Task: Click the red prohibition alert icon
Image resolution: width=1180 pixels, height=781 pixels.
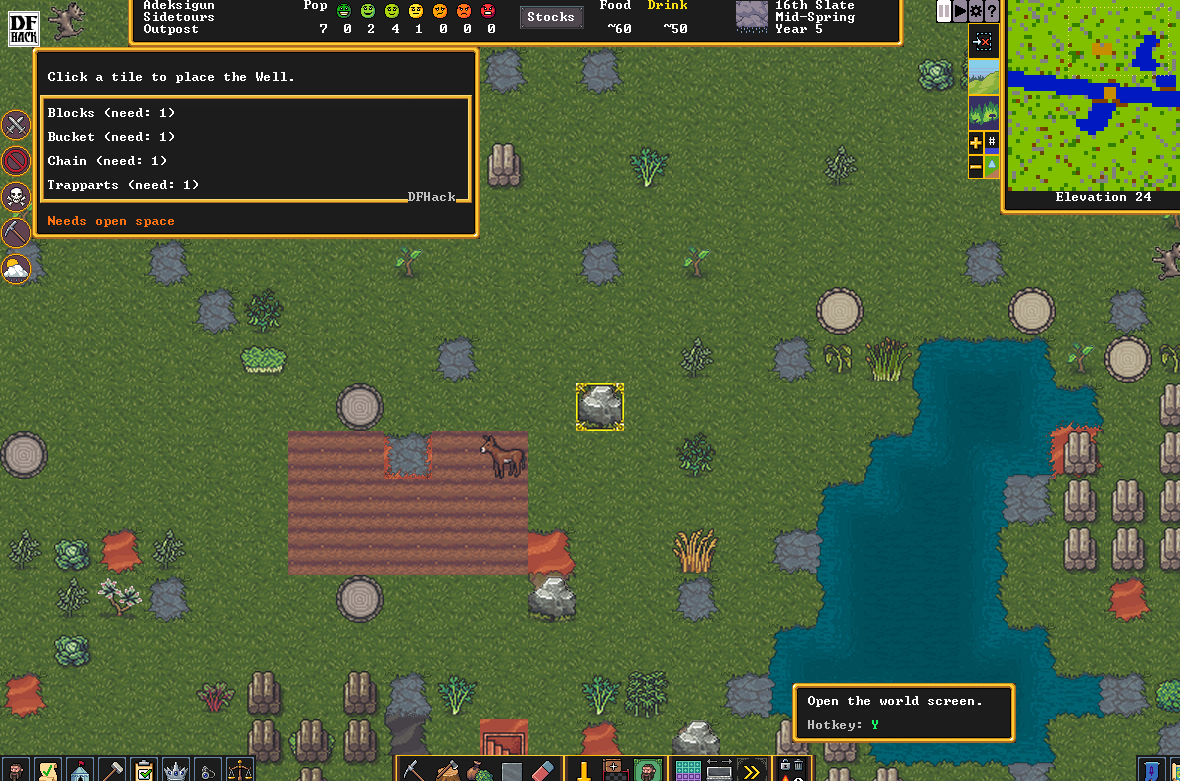Action: [16, 160]
